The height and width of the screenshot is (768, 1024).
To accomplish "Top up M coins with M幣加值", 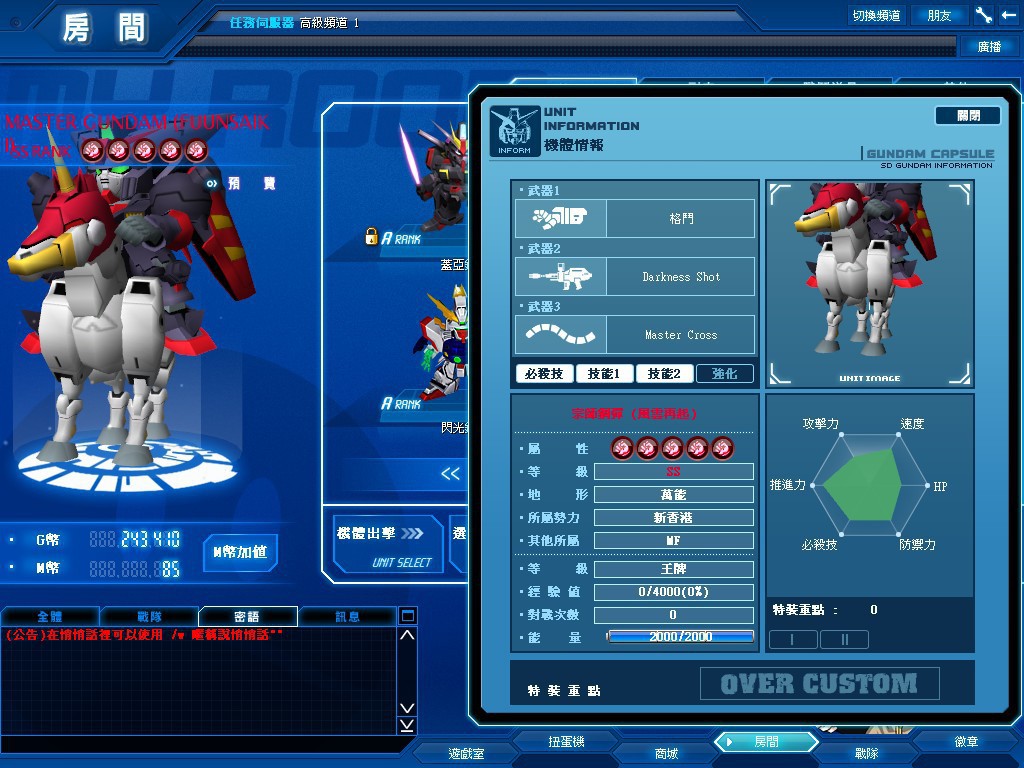I will click(240, 552).
